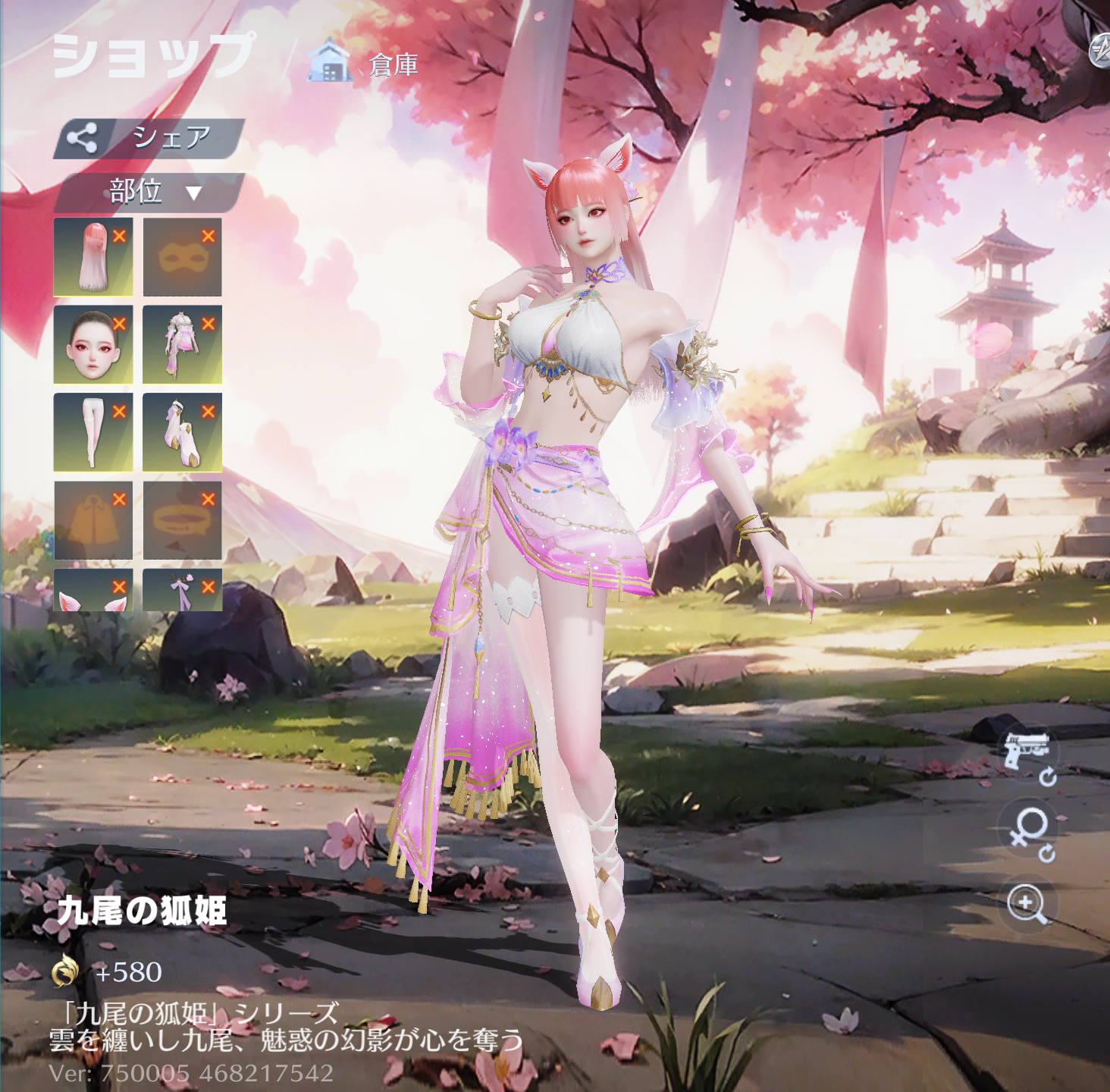Click the シェア share button
1110x1092 pixels.
(x=149, y=138)
